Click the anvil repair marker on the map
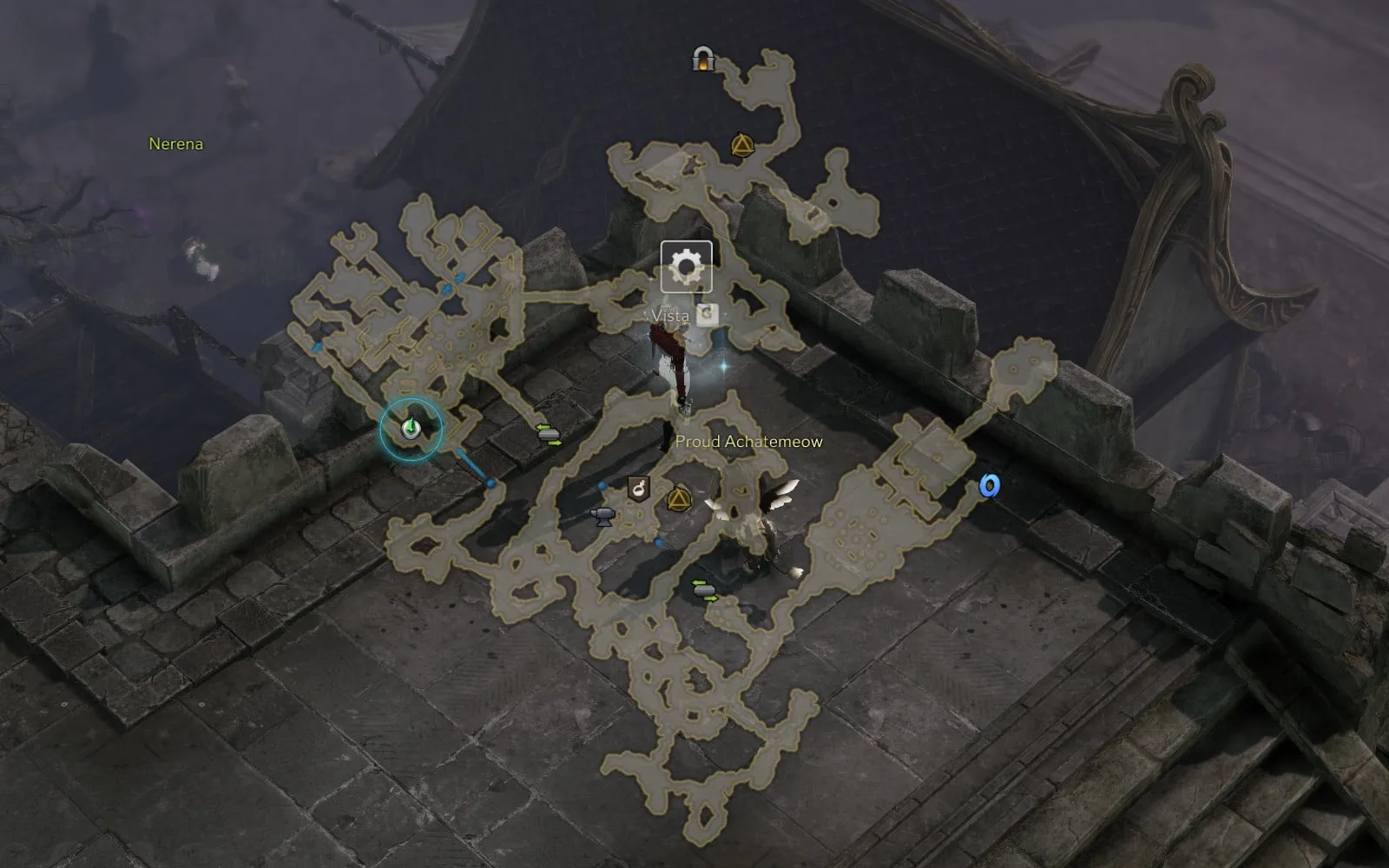Screen dimensions: 1389x868 [602, 517]
